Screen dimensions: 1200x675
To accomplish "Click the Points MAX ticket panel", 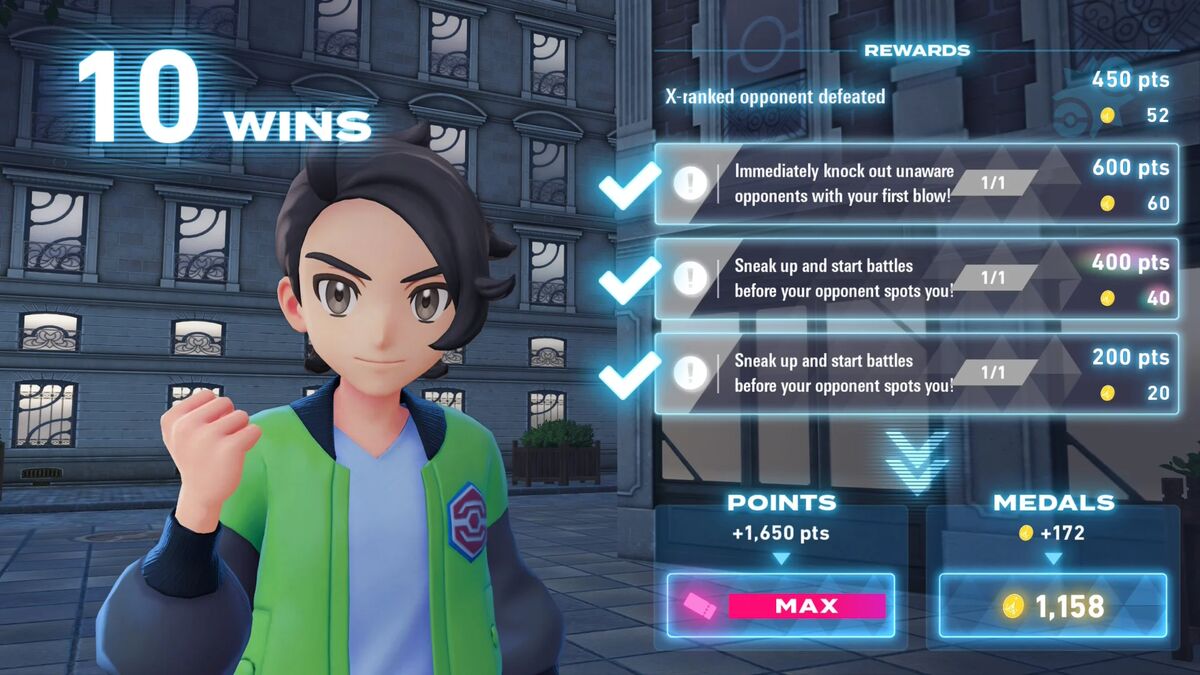I will coord(781,606).
